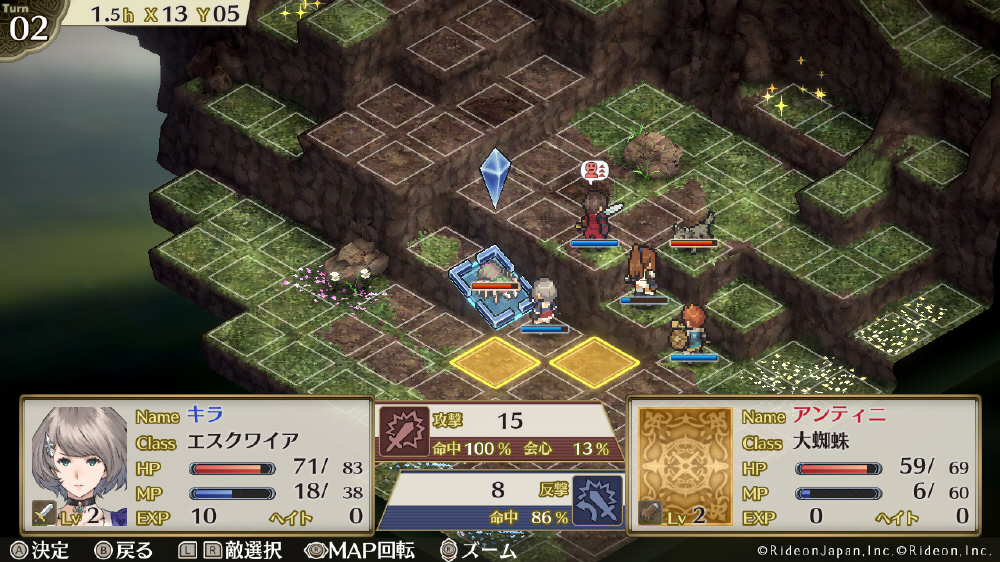Click the giant spider's weapon icon
This screenshot has width=1000, height=562.
(x=649, y=512)
